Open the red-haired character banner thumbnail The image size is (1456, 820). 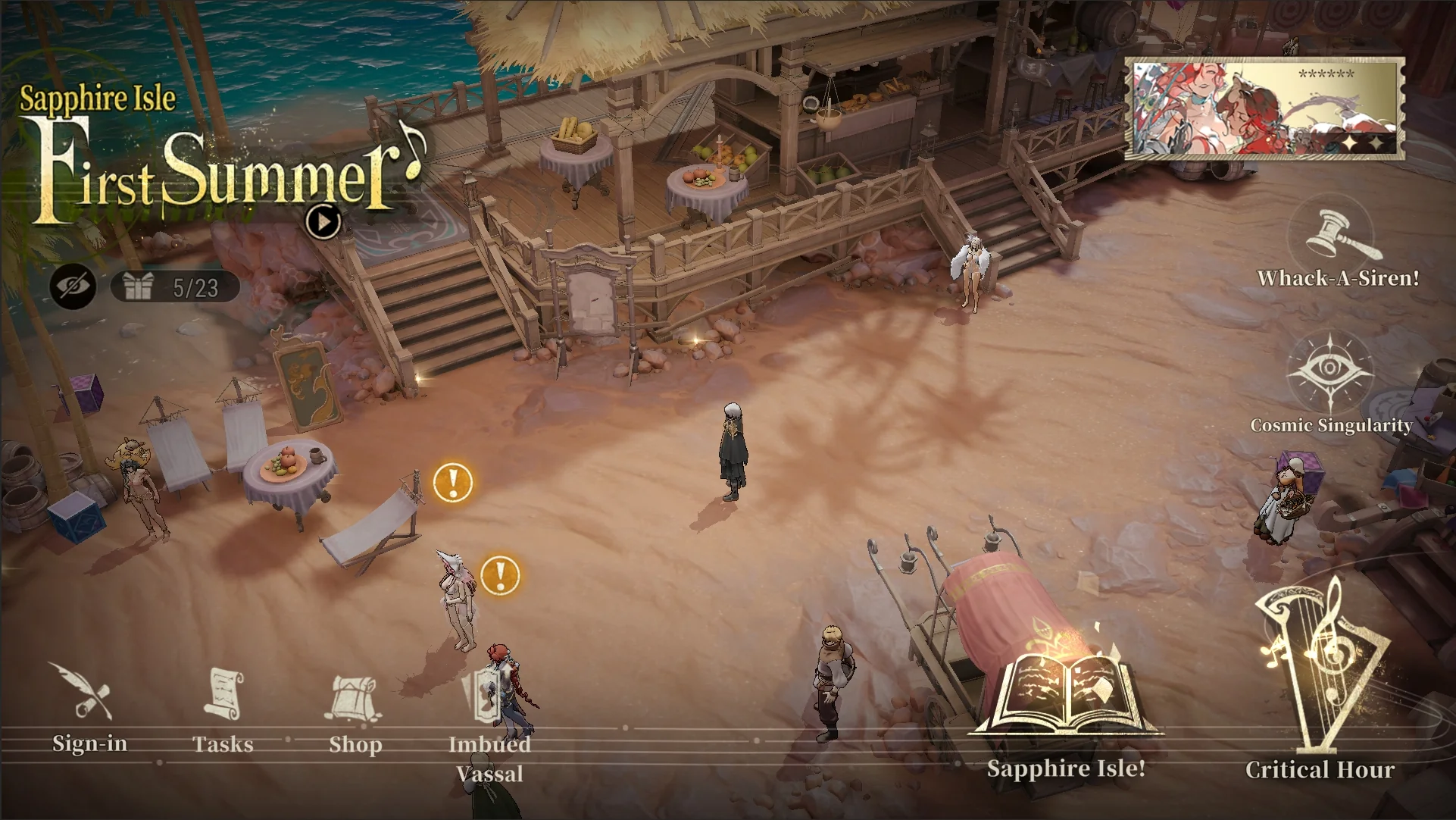click(1264, 109)
